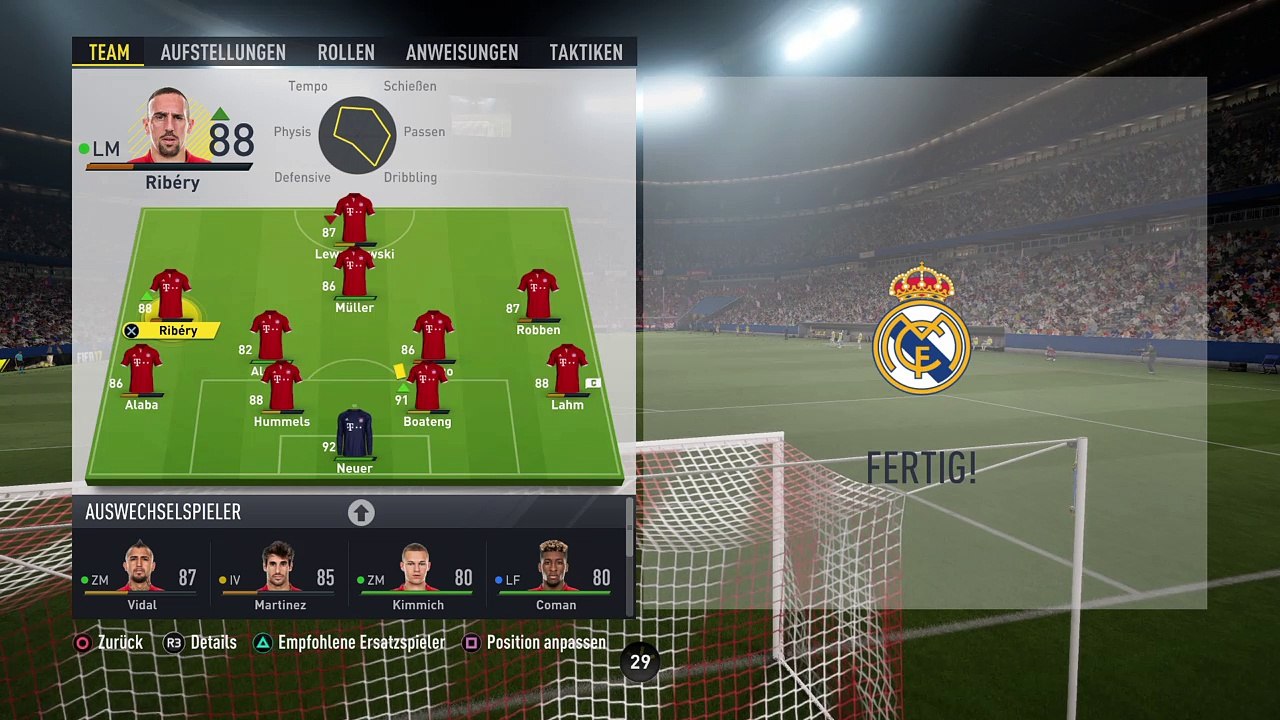Go to the Taktiken tab
Screen dimensions: 1280x720
click(586, 53)
